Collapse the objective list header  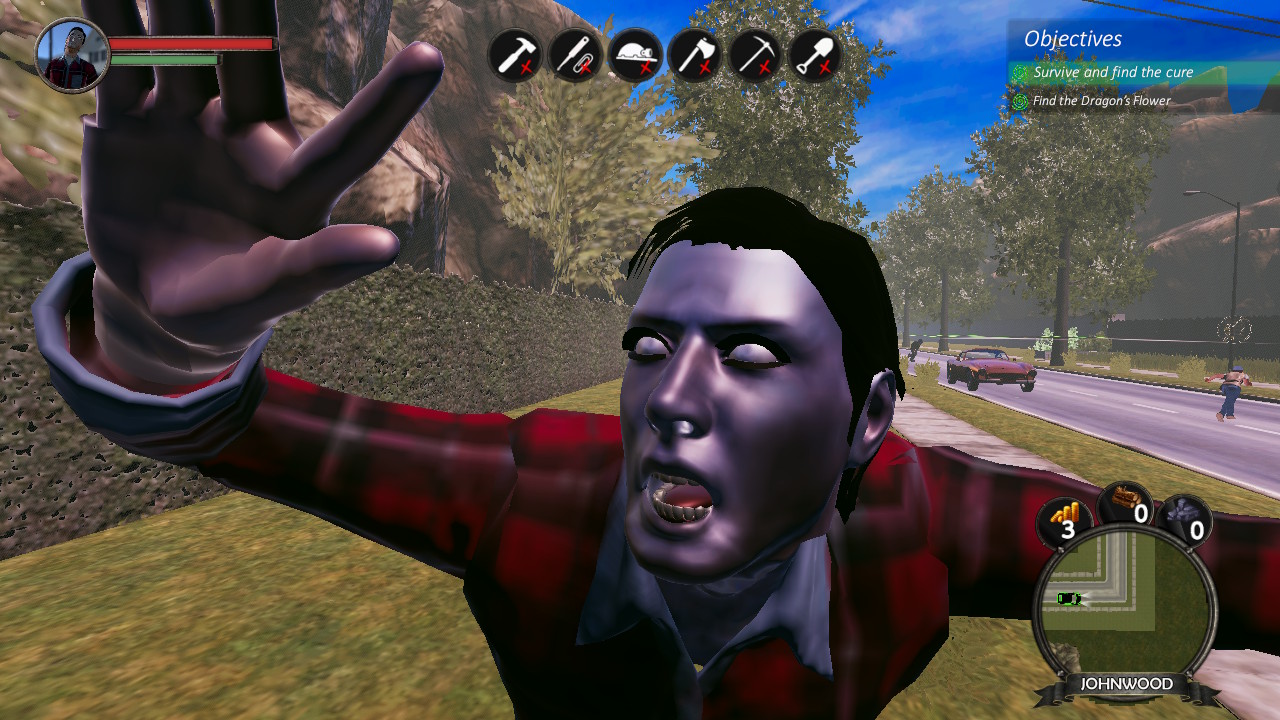click(x=1072, y=40)
